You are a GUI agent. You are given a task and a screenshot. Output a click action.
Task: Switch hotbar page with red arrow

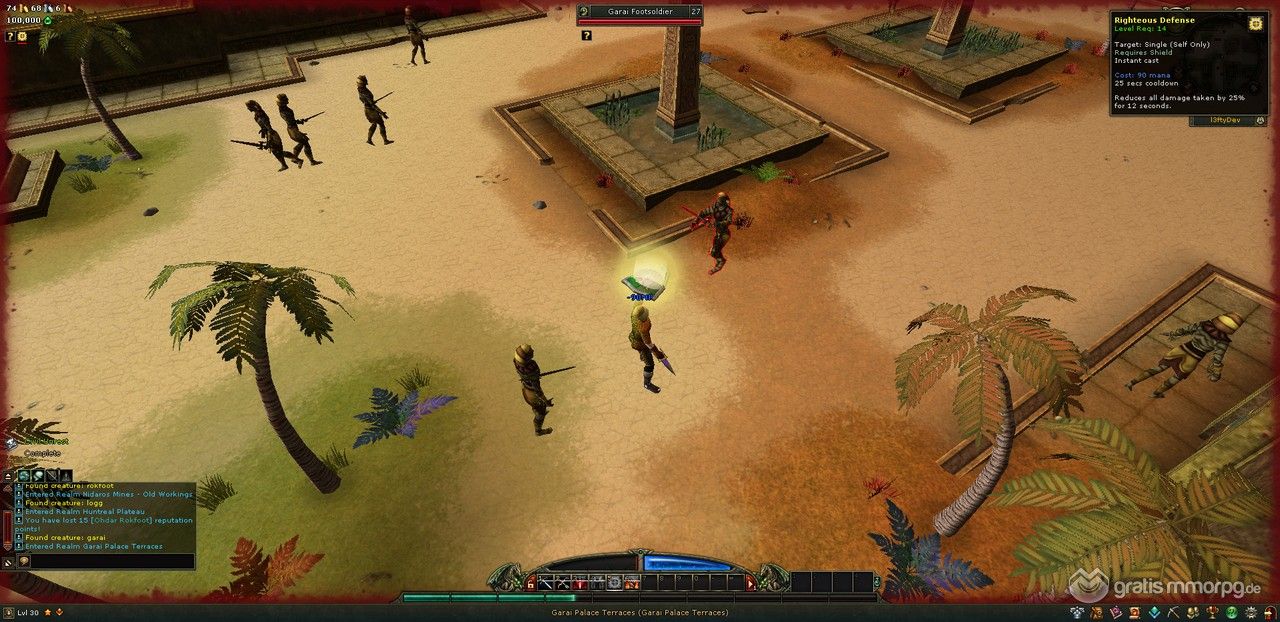749,583
